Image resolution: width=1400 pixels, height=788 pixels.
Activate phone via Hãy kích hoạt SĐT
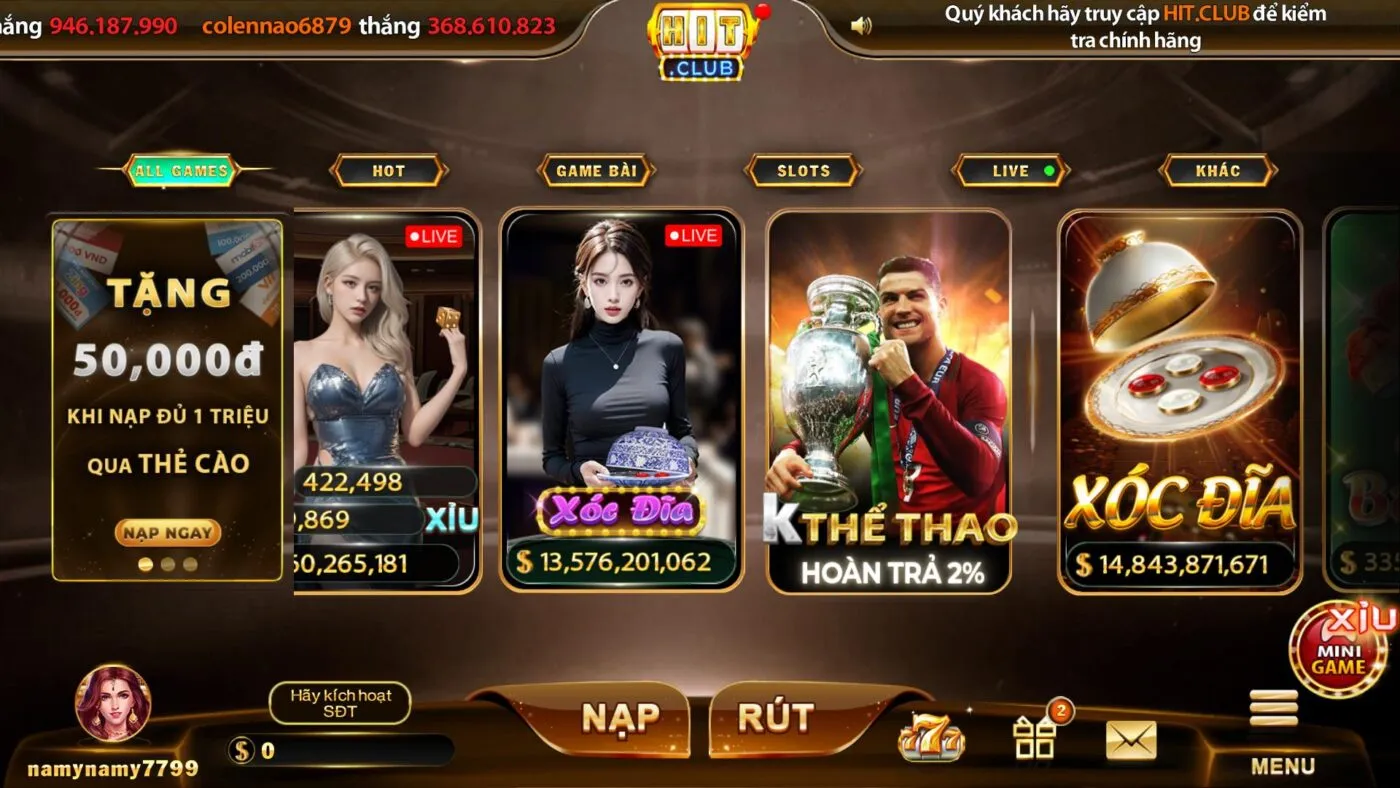pos(340,703)
